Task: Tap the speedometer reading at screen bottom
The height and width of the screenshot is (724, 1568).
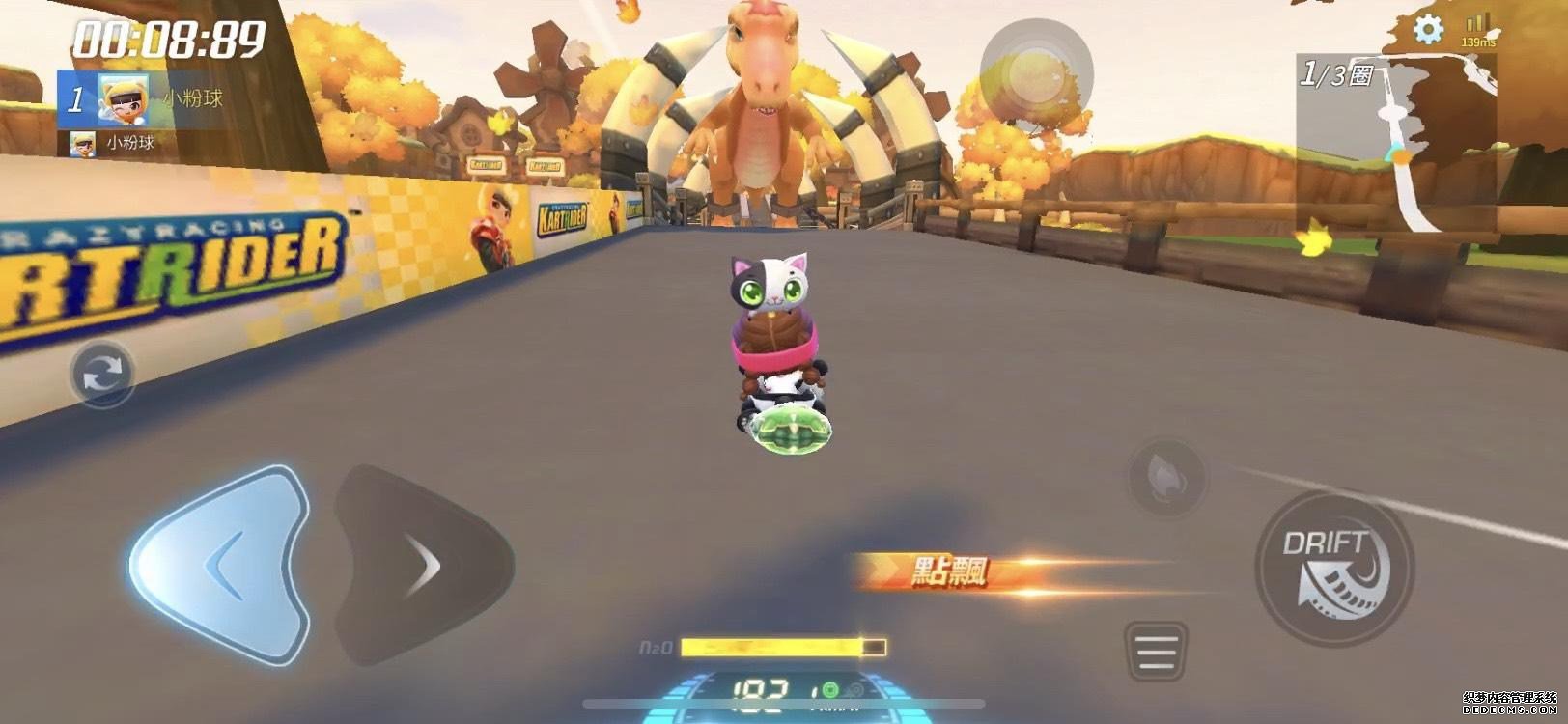Action: pos(763,690)
